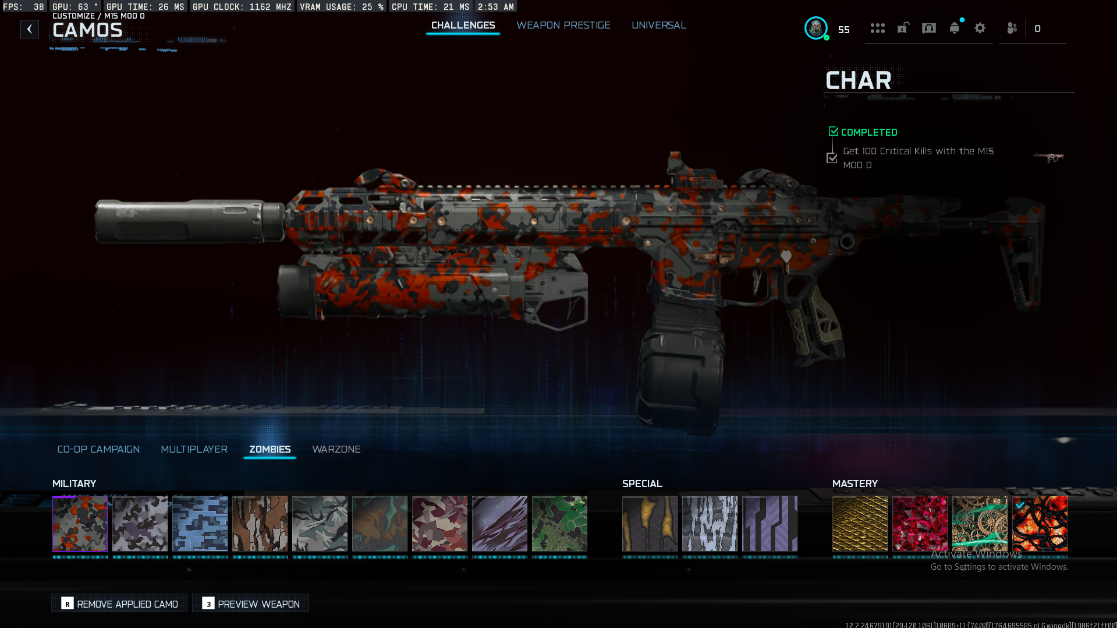Go back using the arrow beside CAMOS
1117x628 pixels.
coord(30,29)
